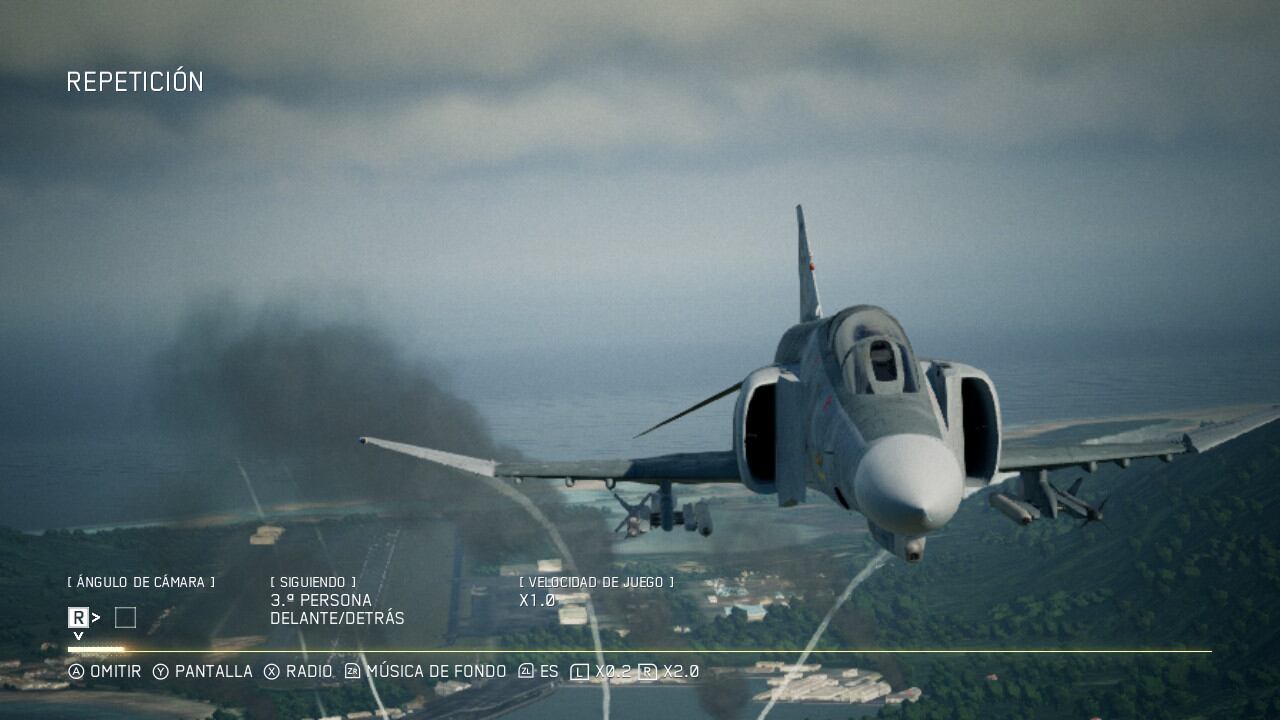Click the replay progress timeline
The width and height of the screenshot is (1280, 720).
[x=640, y=651]
